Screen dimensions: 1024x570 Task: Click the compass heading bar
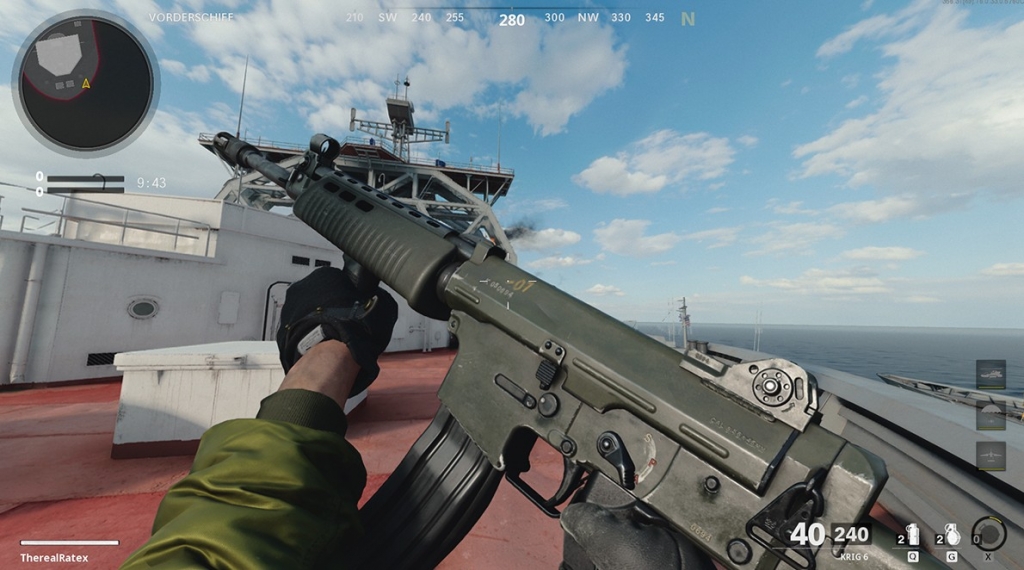click(x=512, y=18)
